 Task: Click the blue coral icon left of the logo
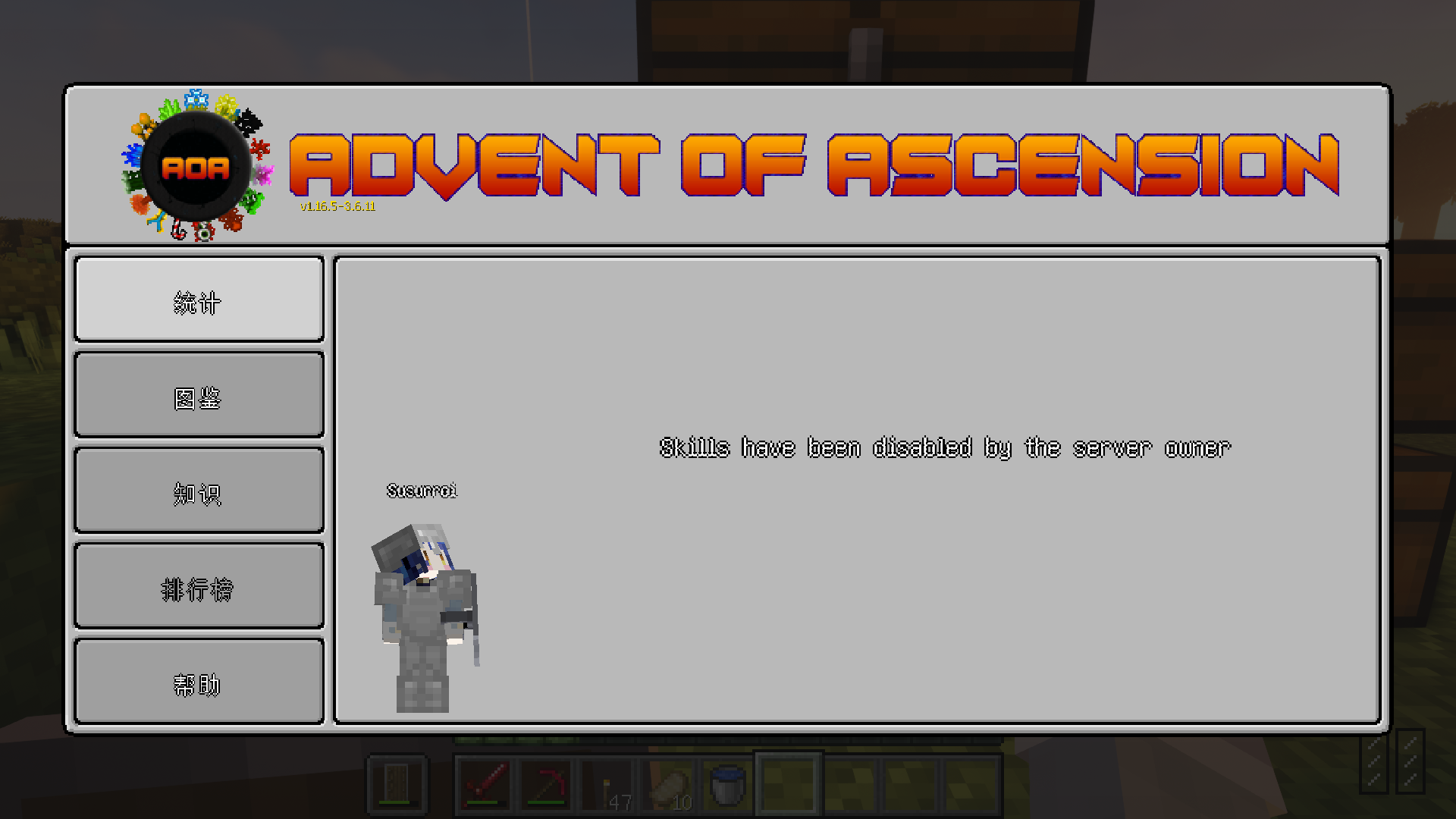[x=131, y=155]
